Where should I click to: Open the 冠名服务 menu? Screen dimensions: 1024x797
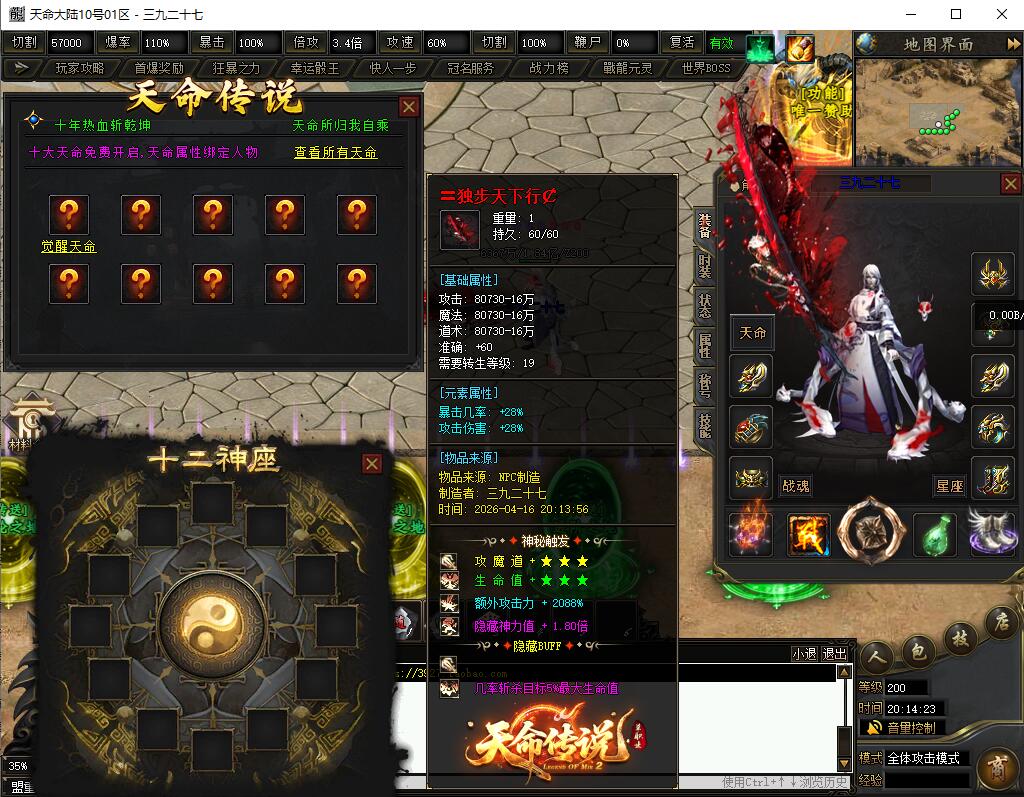[x=470, y=68]
